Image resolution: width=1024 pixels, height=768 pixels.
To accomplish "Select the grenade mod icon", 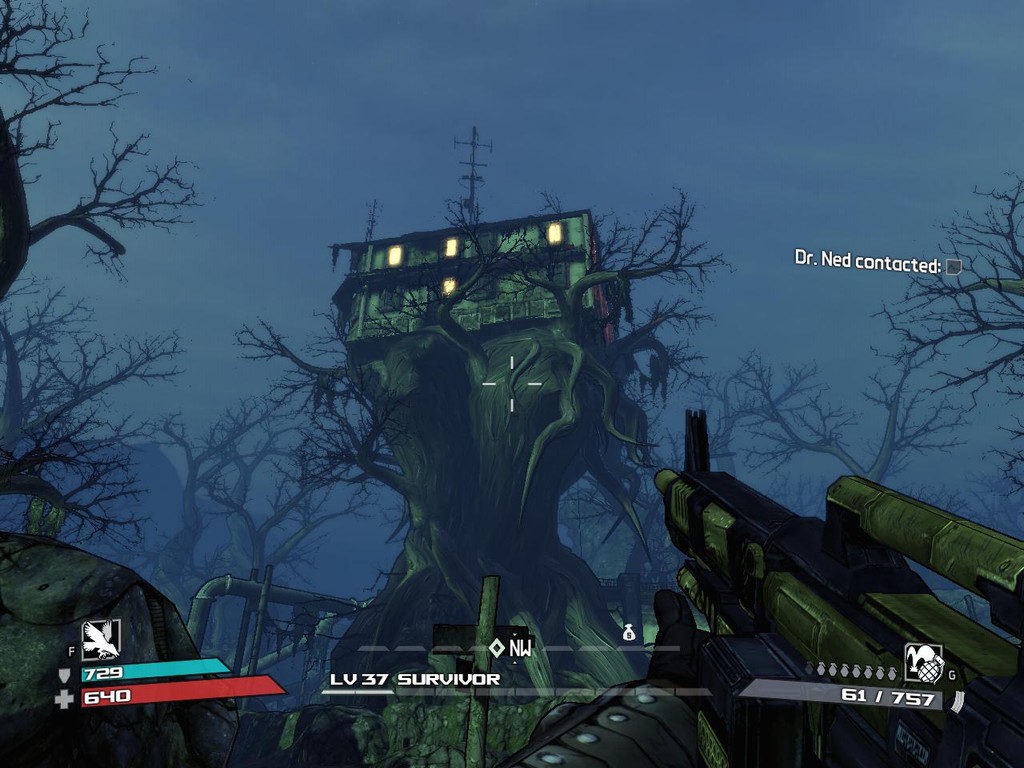I will click(923, 663).
